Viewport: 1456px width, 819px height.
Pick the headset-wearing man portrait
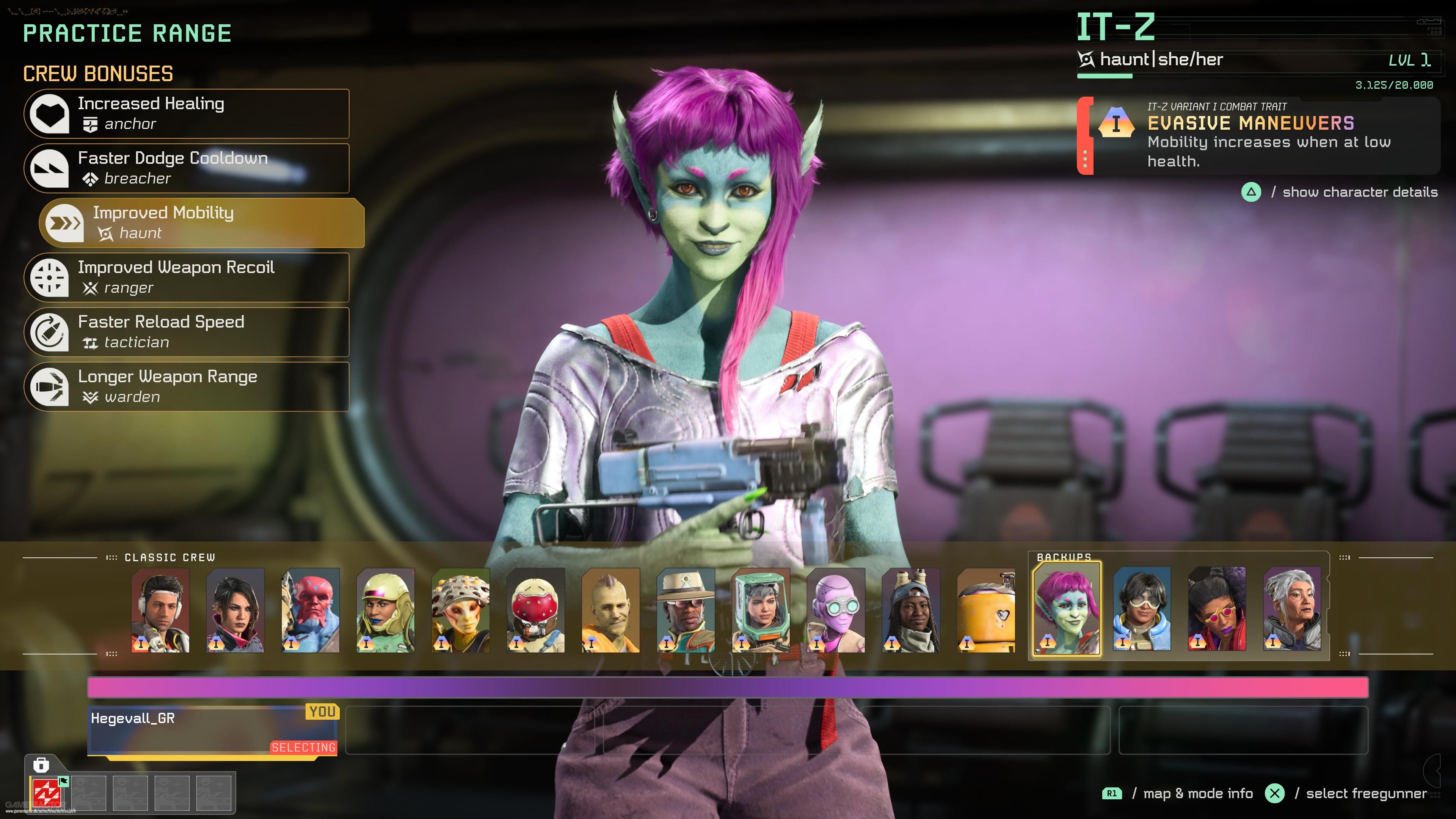coord(160,611)
